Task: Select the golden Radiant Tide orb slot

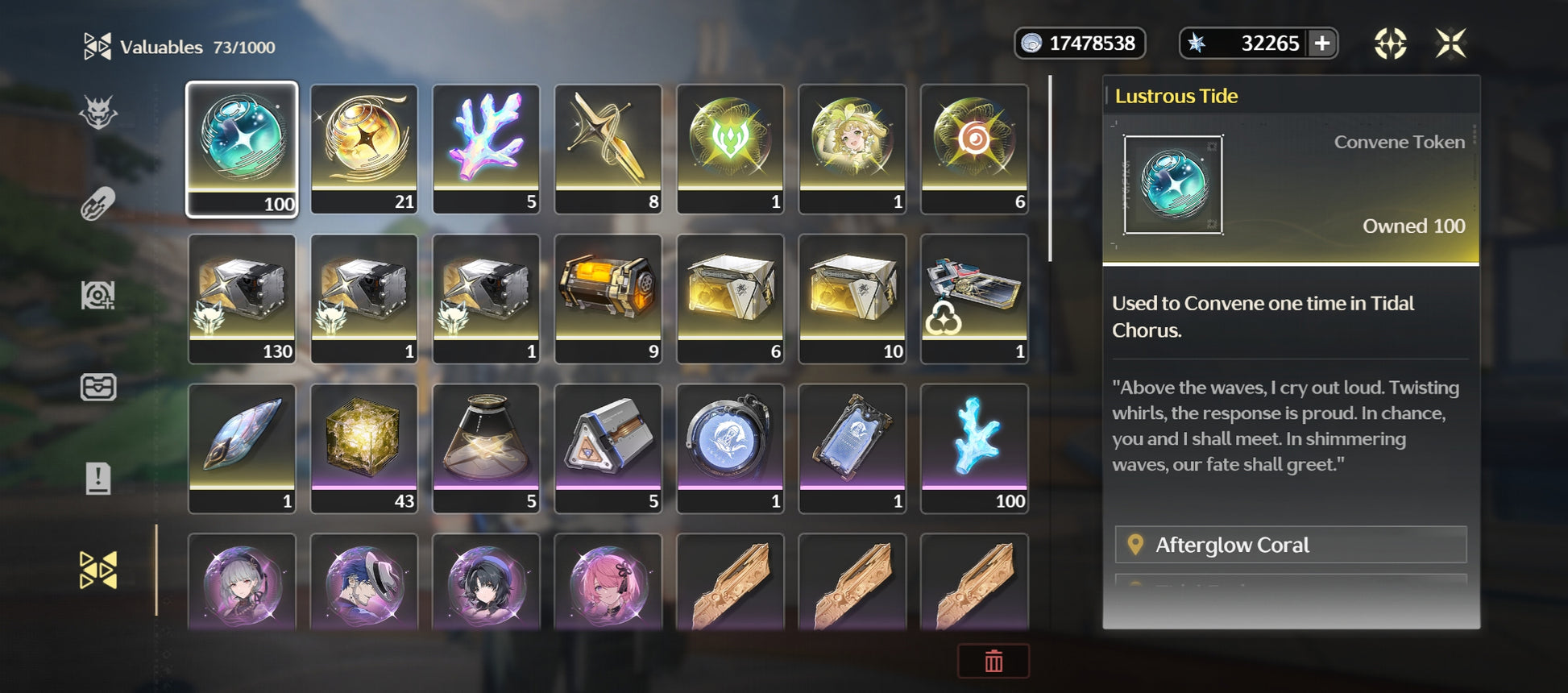Action: pos(364,149)
